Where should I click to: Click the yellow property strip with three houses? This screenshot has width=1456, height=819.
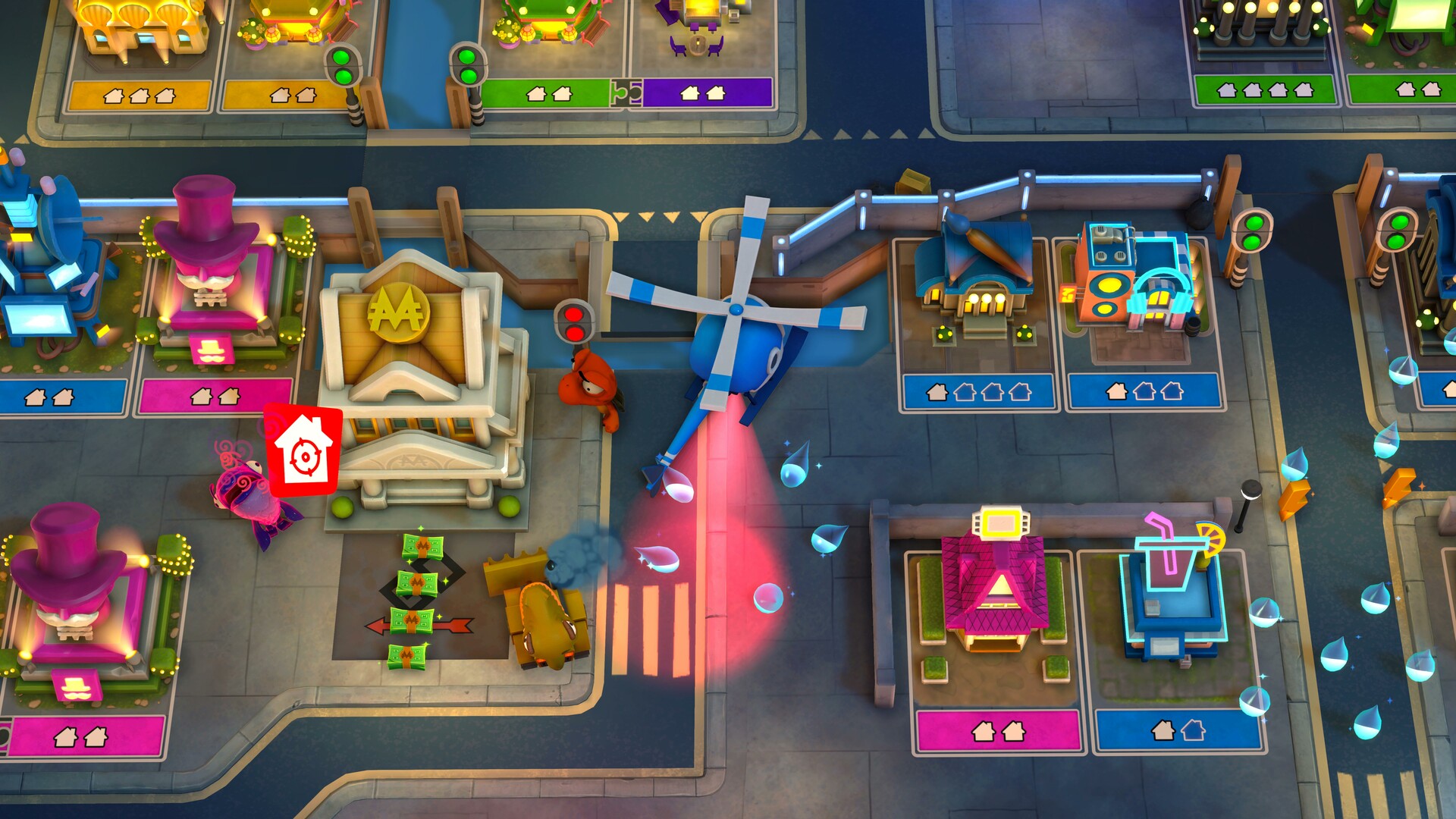(140, 97)
